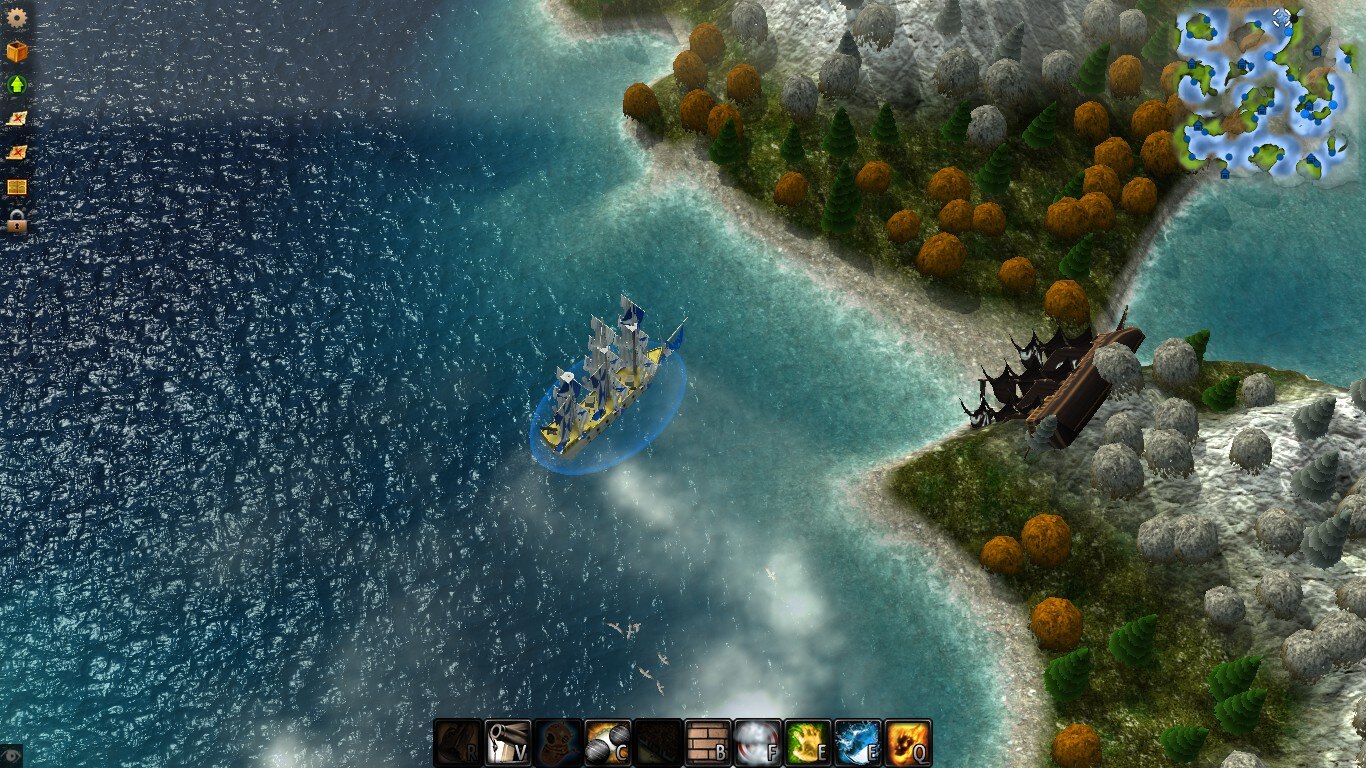Cast the green hand ability
Image resolution: width=1366 pixels, height=768 pixels.
(x=808, y=743)
